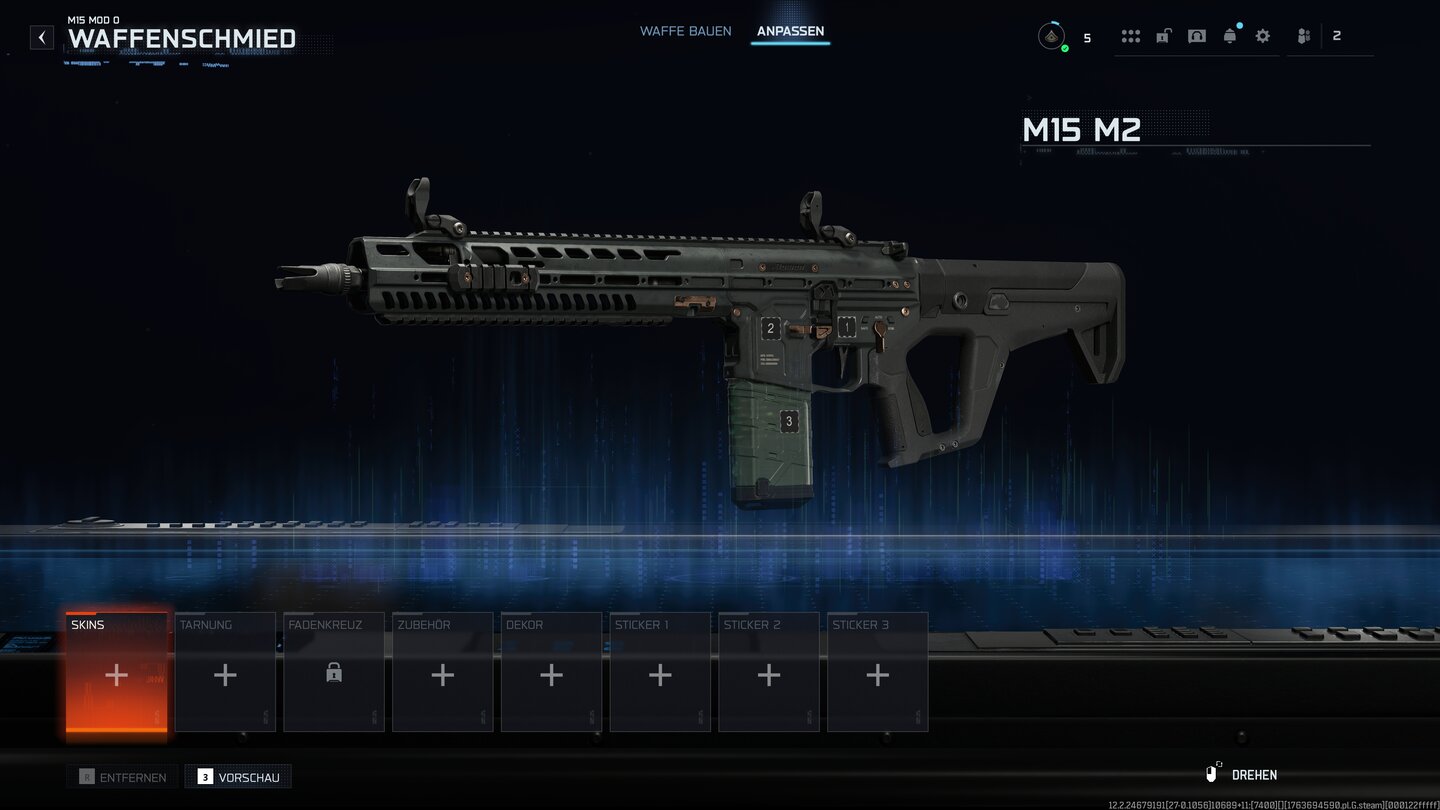Select the Anpassen tab

pos(790,31)
